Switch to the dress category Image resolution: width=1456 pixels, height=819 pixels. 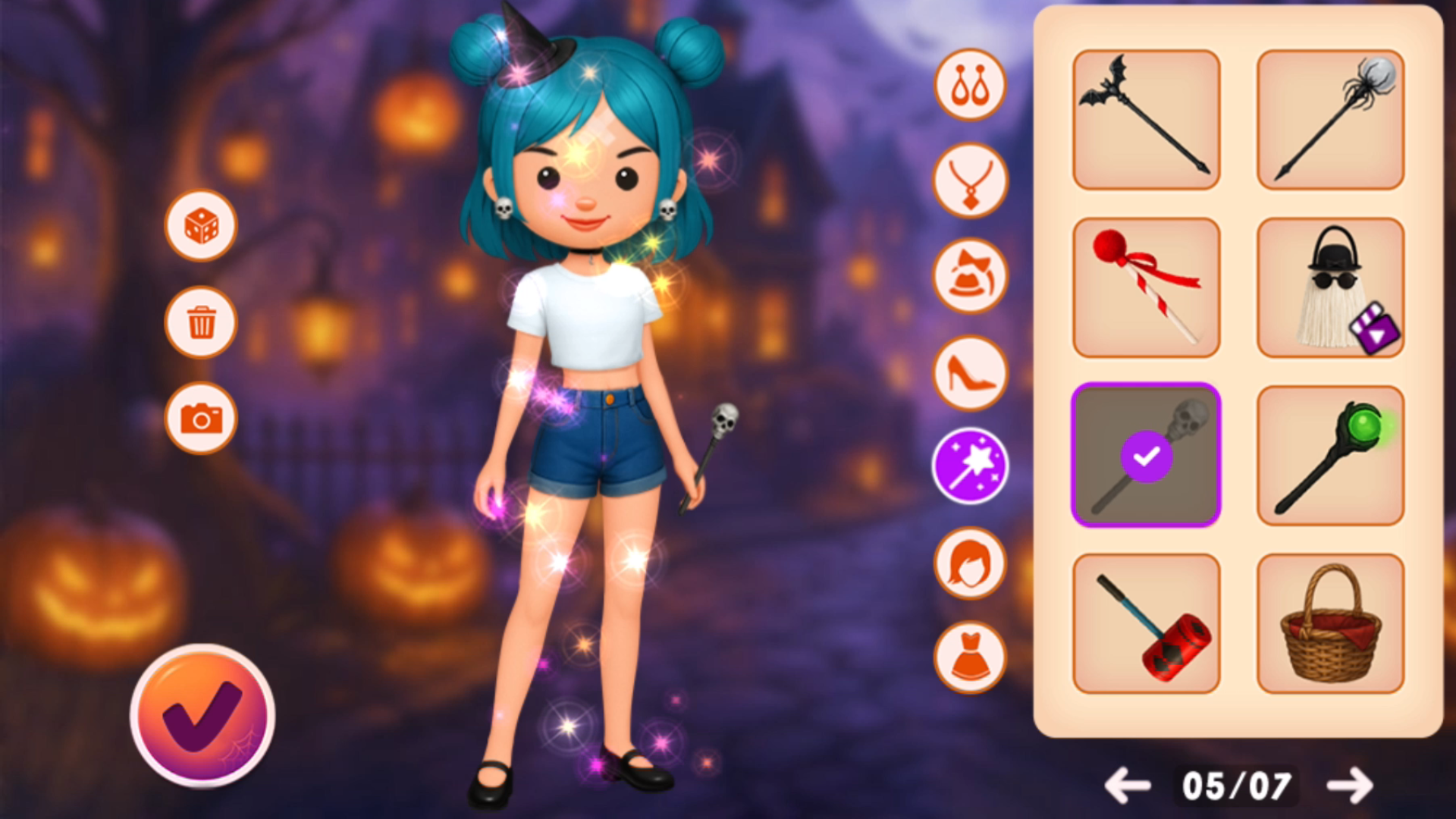[x=970, y=657]
